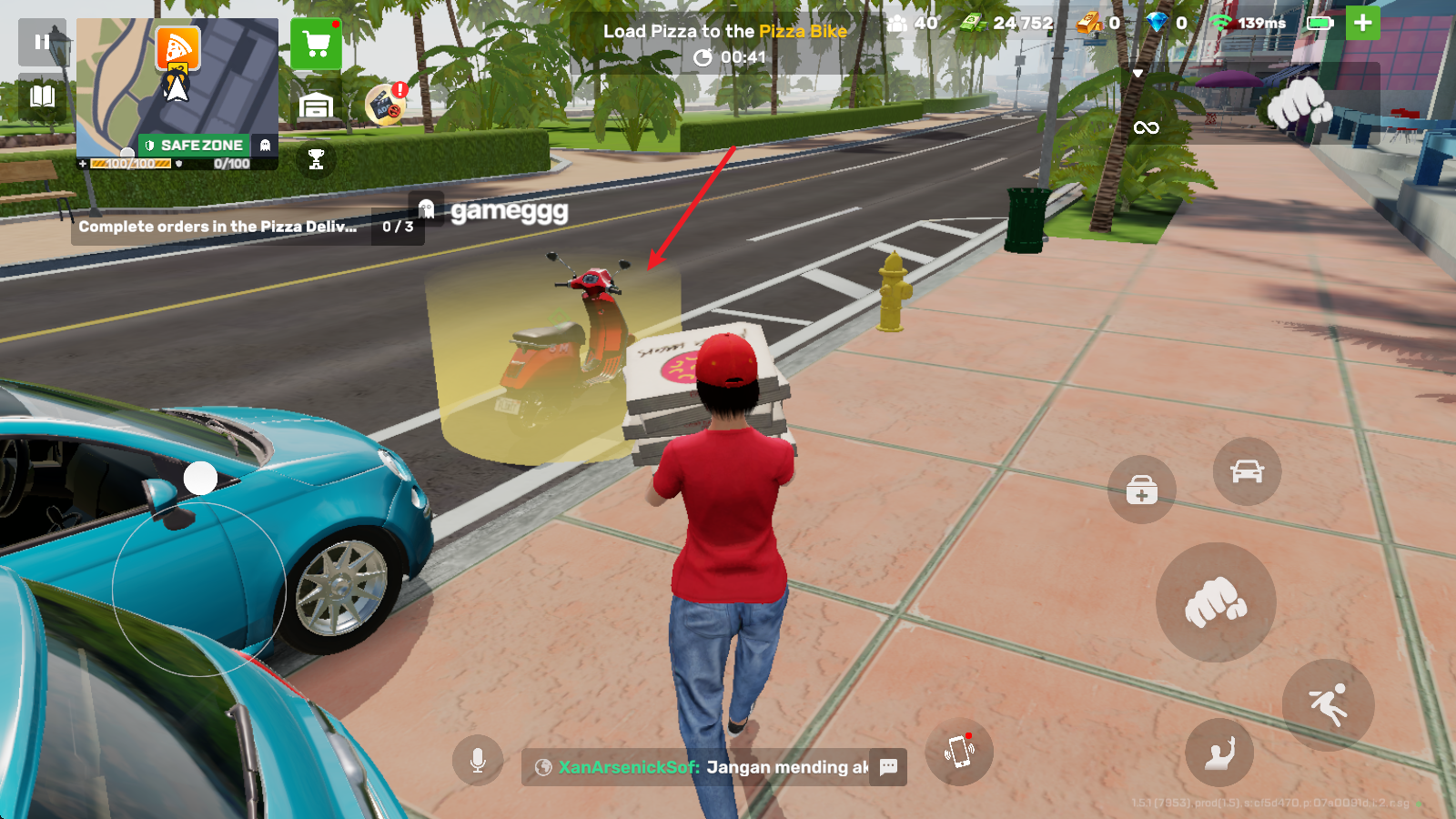The image size is (1456, 819).
Task: Select the fist weapon slot
Action: (x=1299, y=102)
